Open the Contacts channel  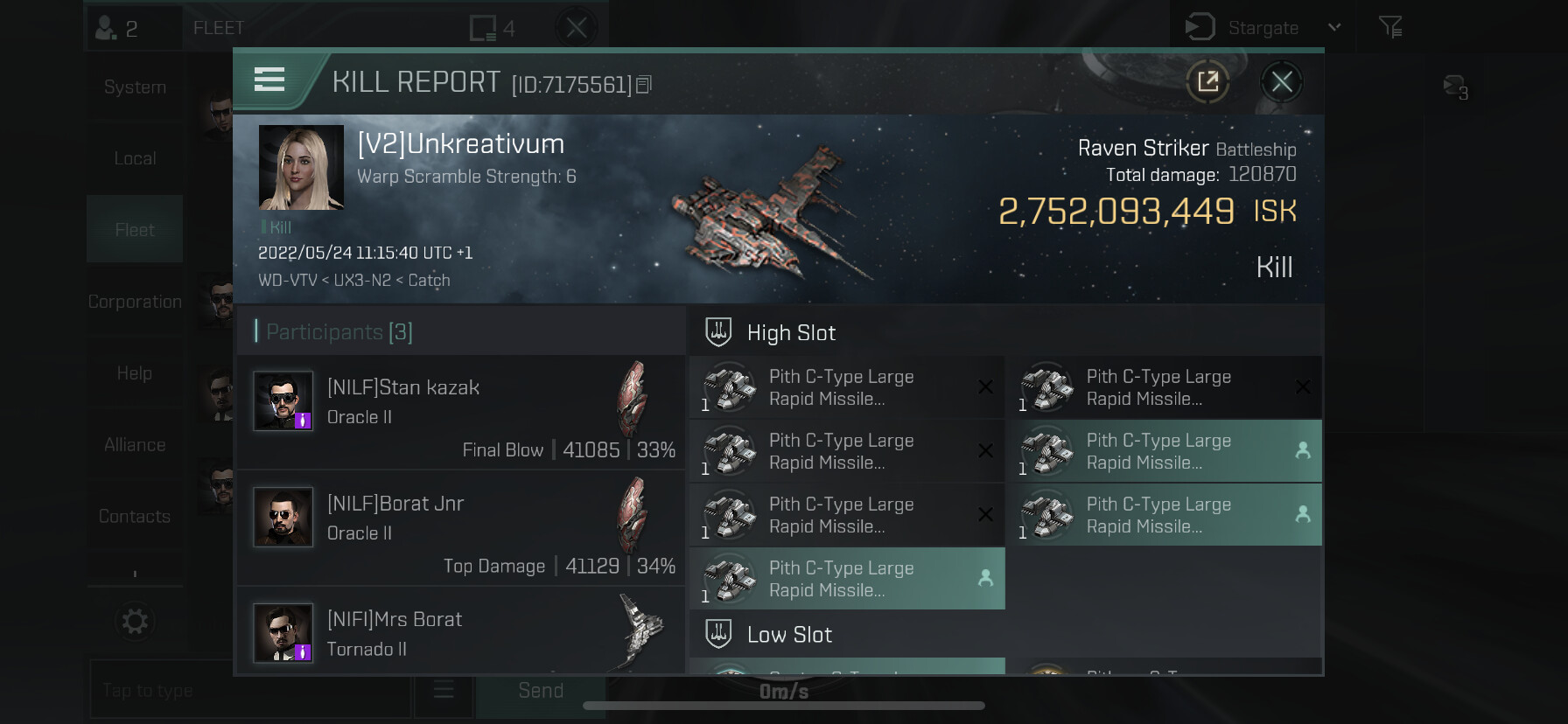(135, 517)
